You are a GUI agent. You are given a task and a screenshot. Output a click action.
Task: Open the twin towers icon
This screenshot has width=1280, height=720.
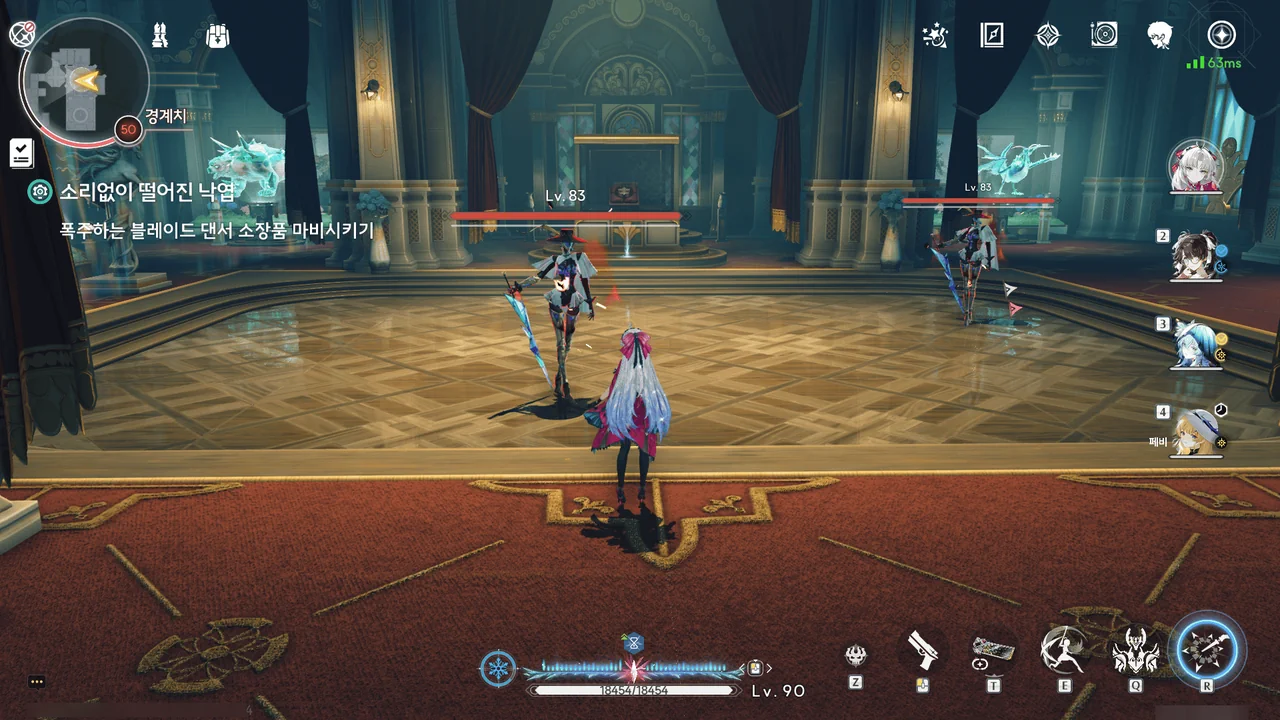(x=159, y=36)
